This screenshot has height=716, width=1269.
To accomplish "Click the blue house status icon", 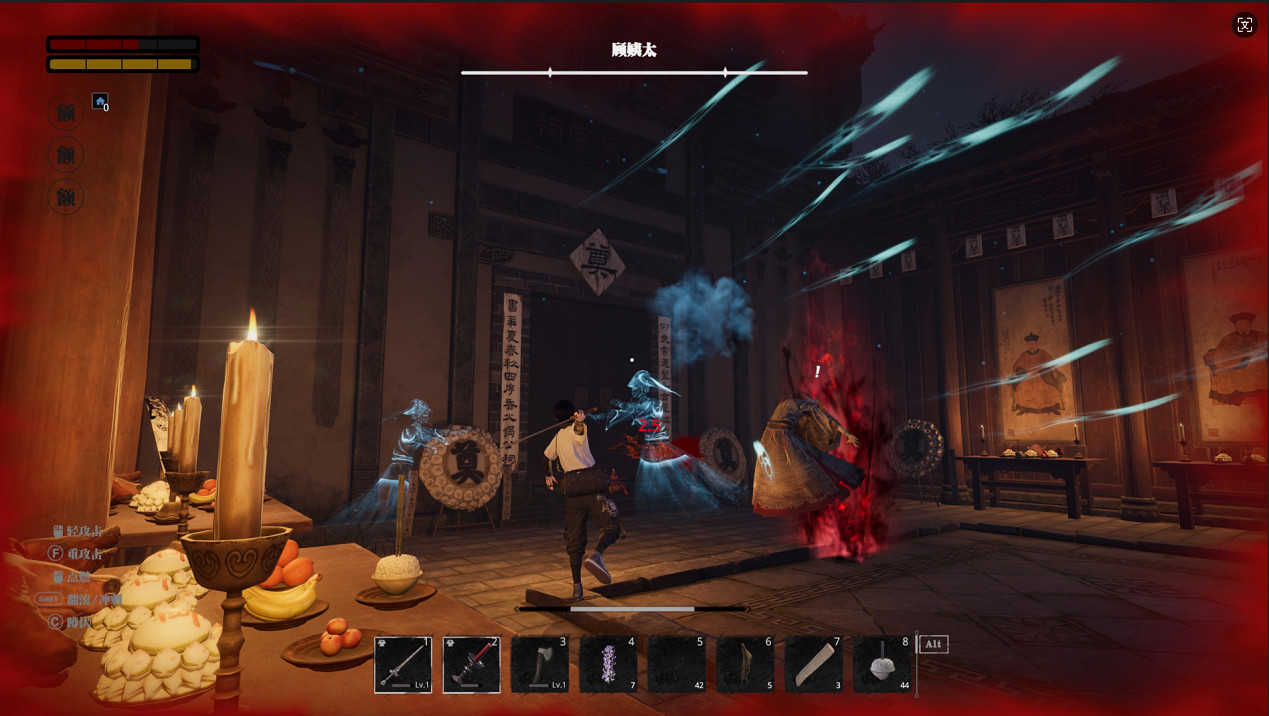I will (x=100, y=101).
